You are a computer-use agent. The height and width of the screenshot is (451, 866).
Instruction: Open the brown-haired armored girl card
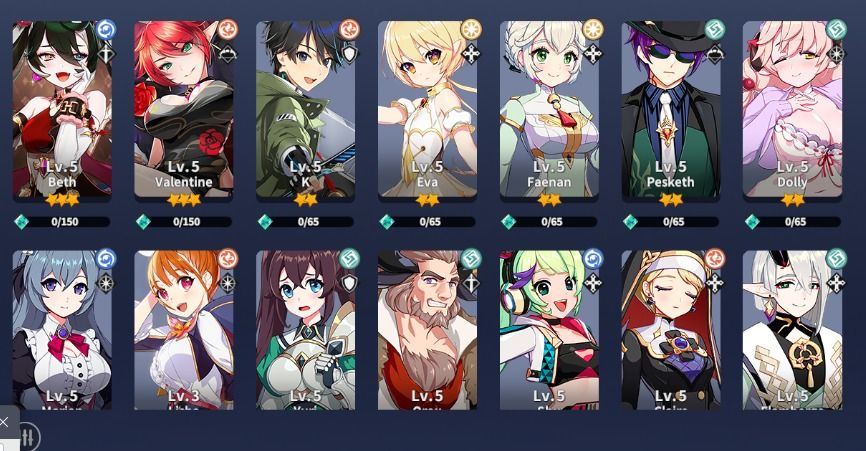tap(306, 330)
